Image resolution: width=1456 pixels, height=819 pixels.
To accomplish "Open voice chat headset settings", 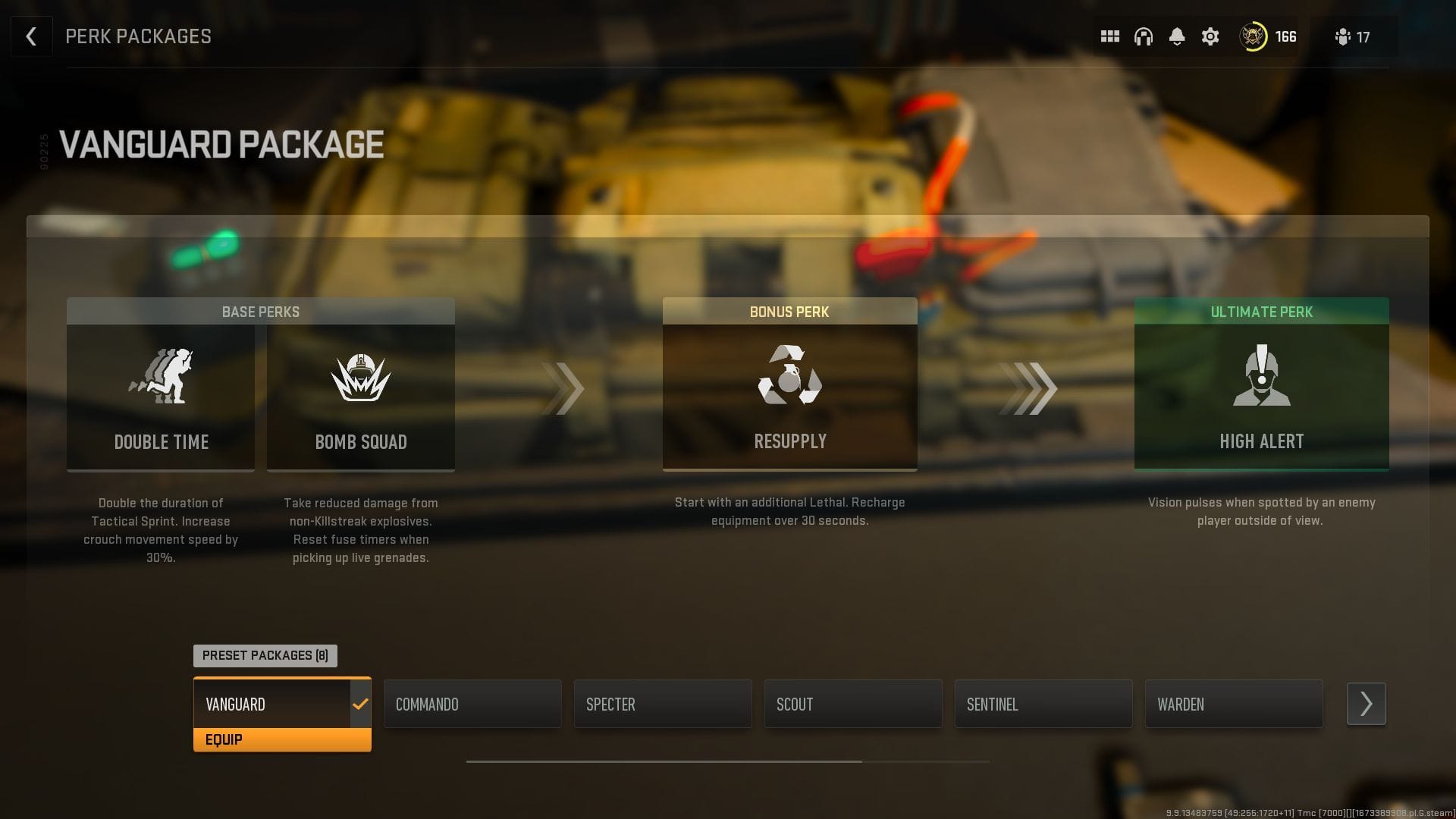I will tap(1143, 36).
